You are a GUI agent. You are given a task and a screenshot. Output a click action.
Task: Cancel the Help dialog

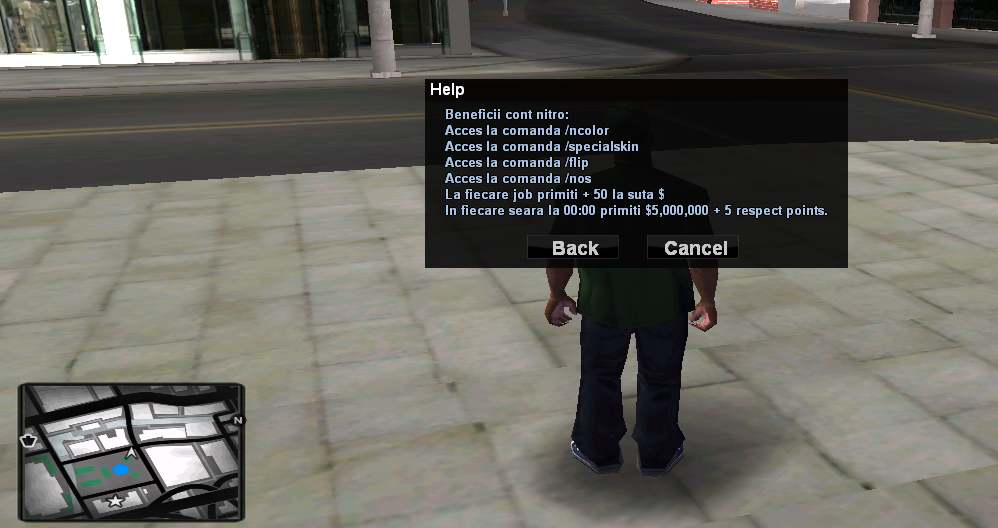(693, 248)
